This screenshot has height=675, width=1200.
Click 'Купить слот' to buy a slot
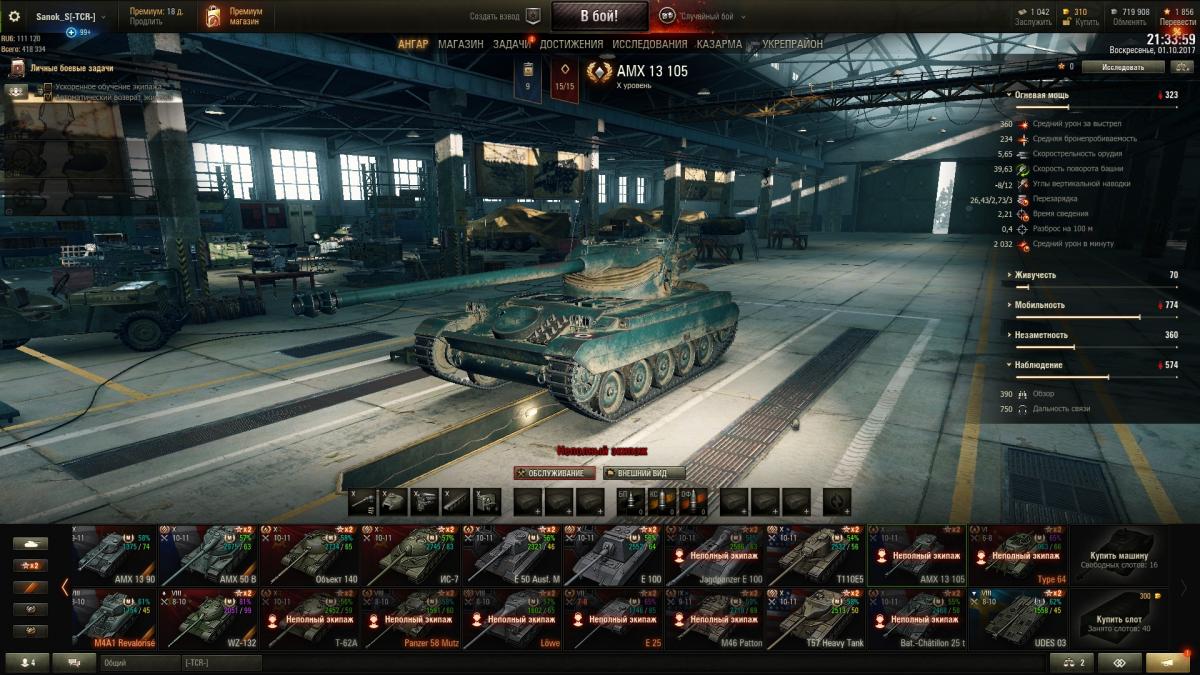coord(1119,617)
